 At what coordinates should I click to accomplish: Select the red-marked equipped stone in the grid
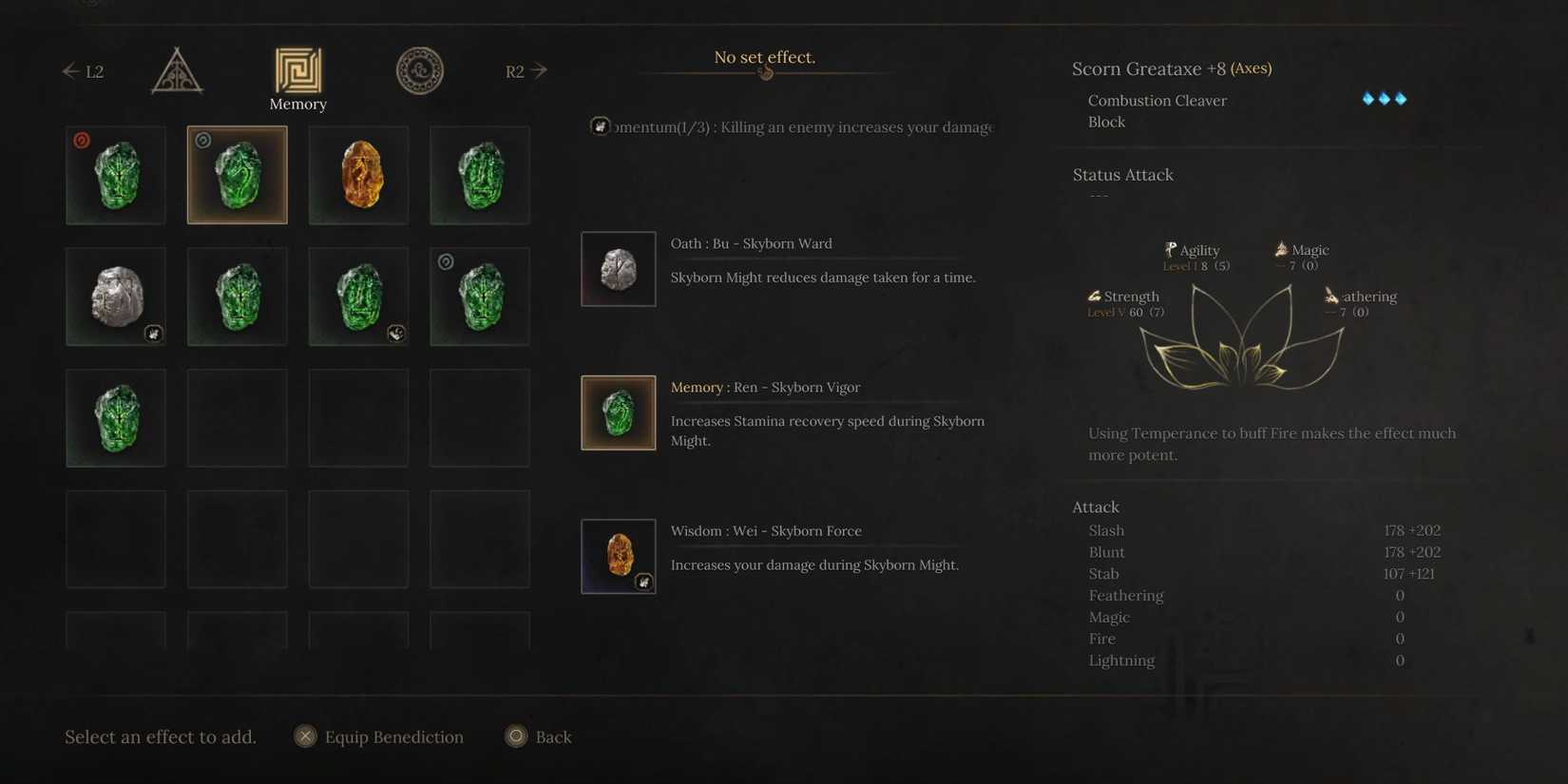pyautogui.click(x=116, y=174)
